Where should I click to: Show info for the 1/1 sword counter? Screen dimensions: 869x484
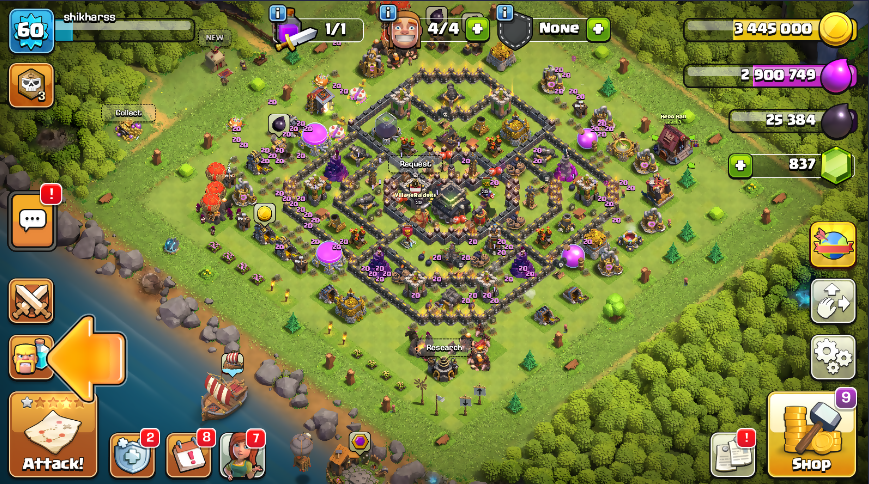click(278, 13)
